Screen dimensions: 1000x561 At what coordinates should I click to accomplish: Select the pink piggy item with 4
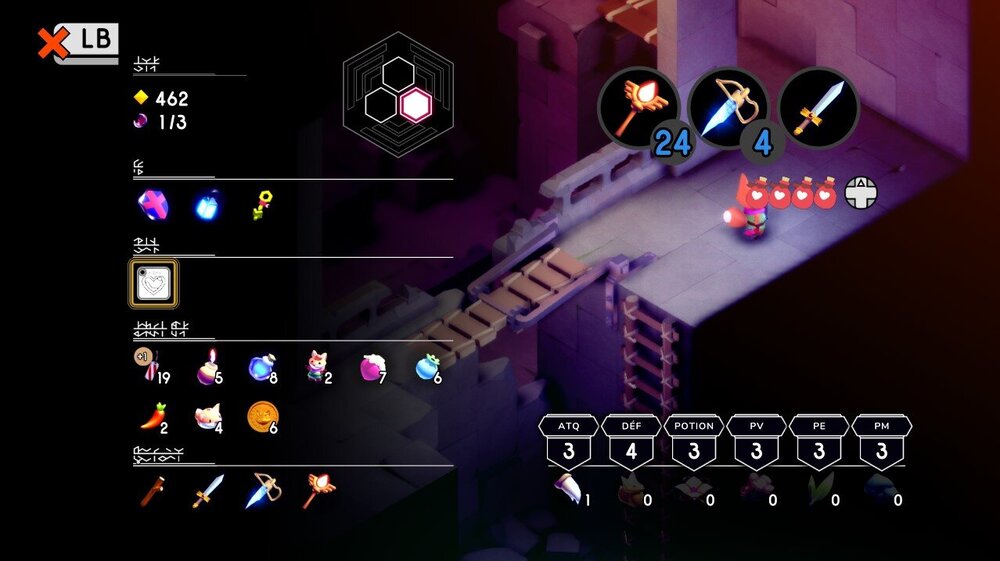[x=208, y=416]
